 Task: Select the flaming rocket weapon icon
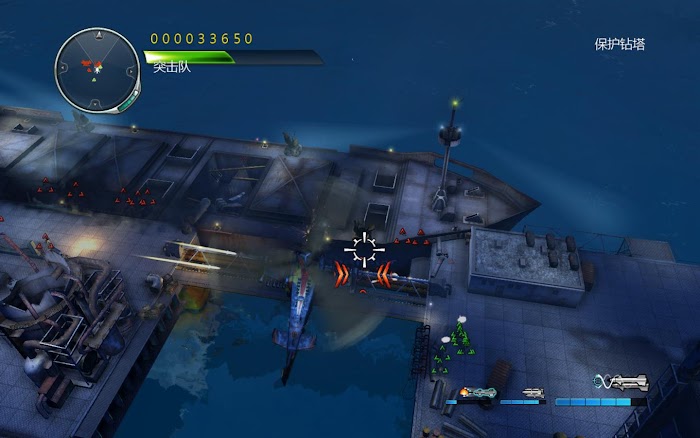[x=479, y=391]
